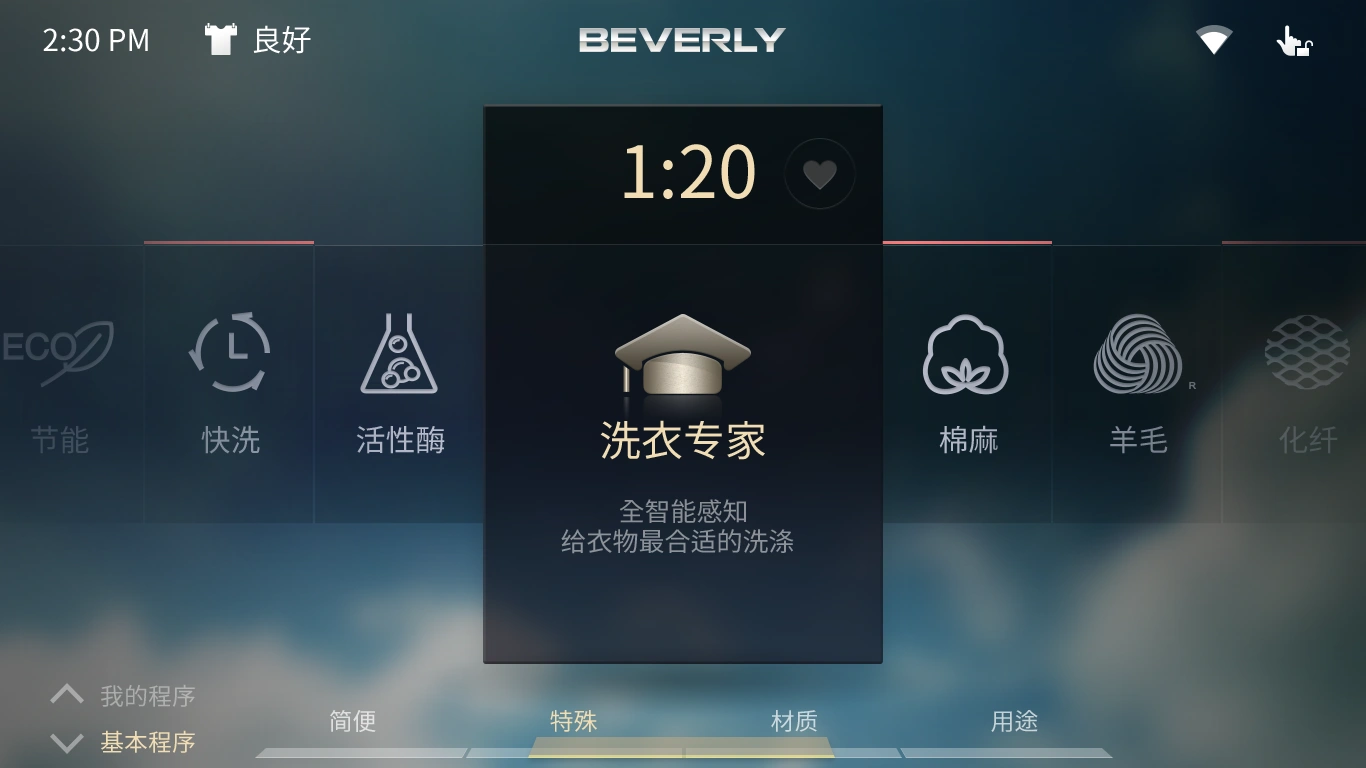
Task: Tap the 特殊 category indicator bar
Action: click(573, 720)
